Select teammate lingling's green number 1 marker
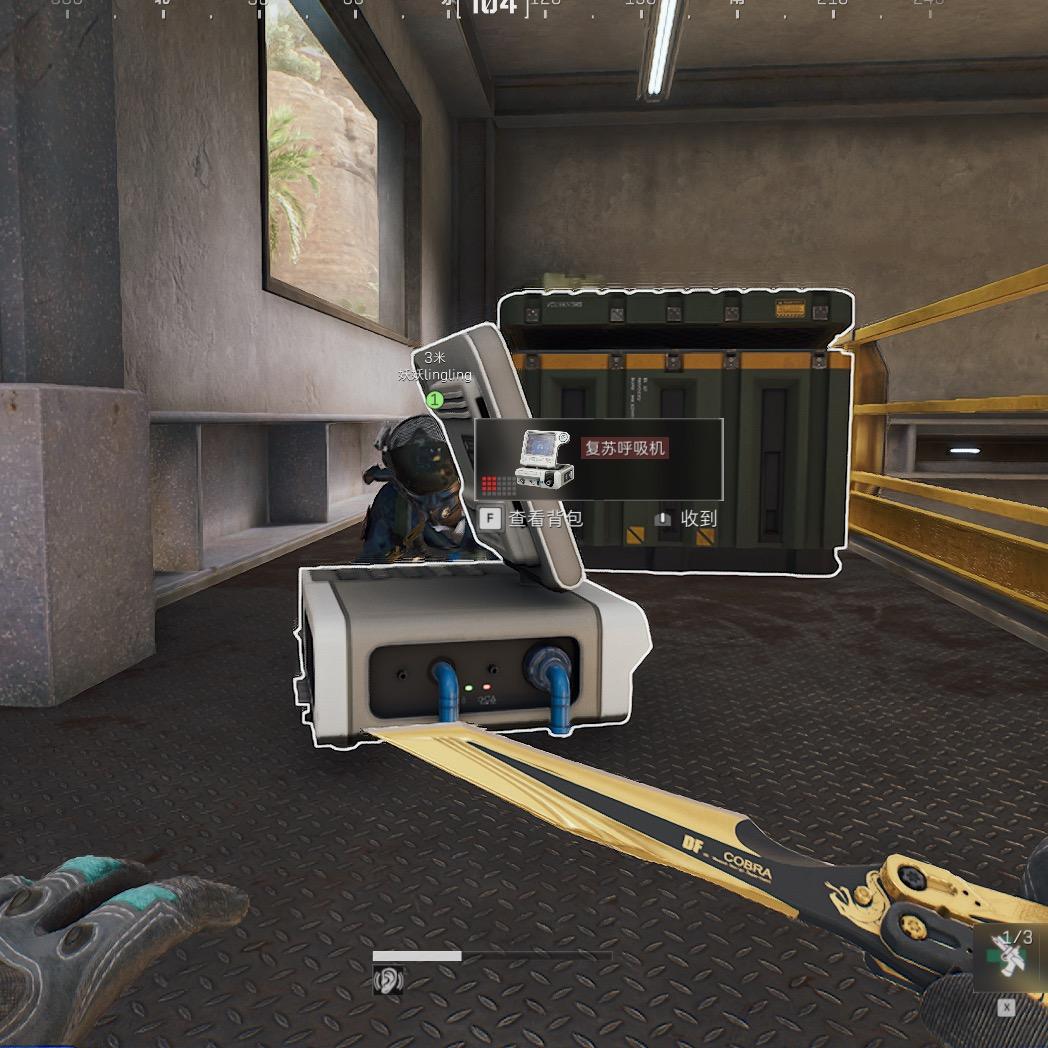The width and height of the screenshot is (1048, 1048). pyautogui.click(x=435, y=400)
